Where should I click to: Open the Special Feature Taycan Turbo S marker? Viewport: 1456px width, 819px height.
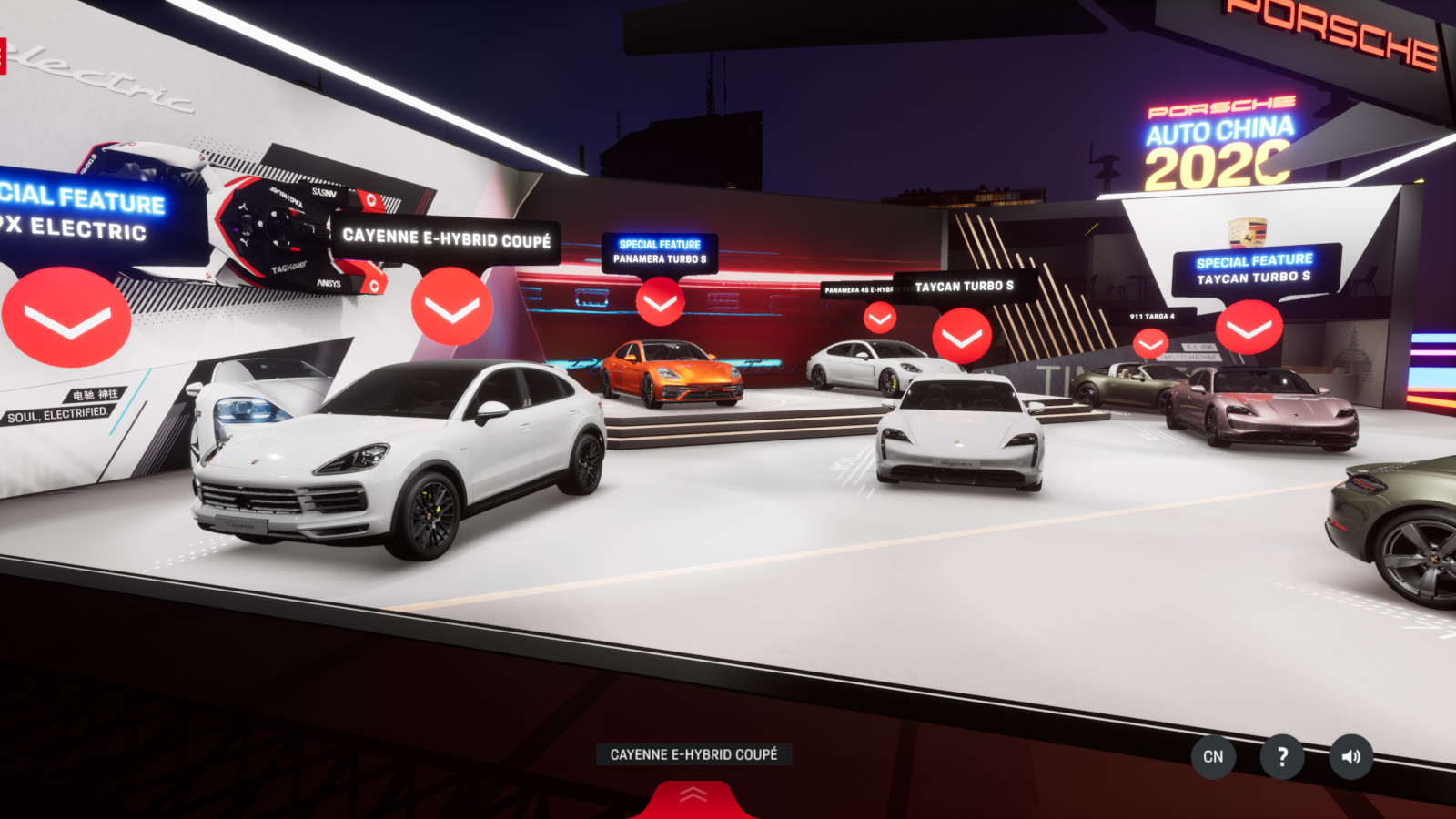(1249, 328)
